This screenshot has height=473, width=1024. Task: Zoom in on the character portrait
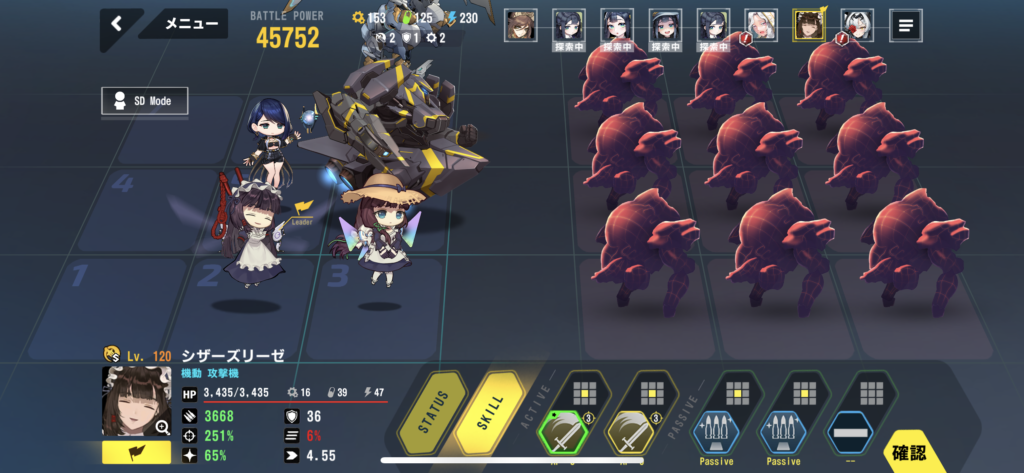pos(137,402)
